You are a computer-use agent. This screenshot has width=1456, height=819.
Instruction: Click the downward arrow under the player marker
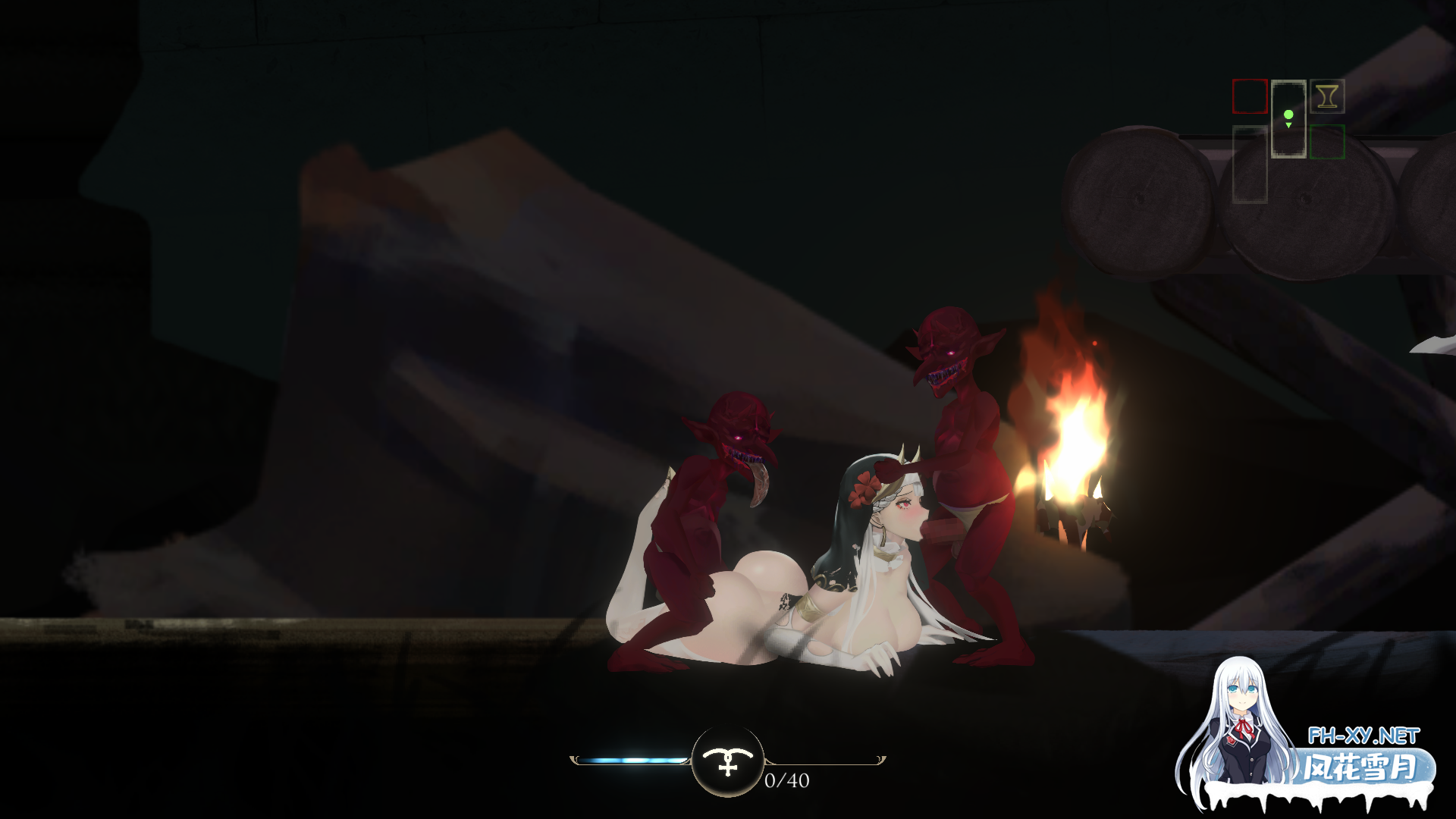pyautogui.click(x=1288, y=125)
